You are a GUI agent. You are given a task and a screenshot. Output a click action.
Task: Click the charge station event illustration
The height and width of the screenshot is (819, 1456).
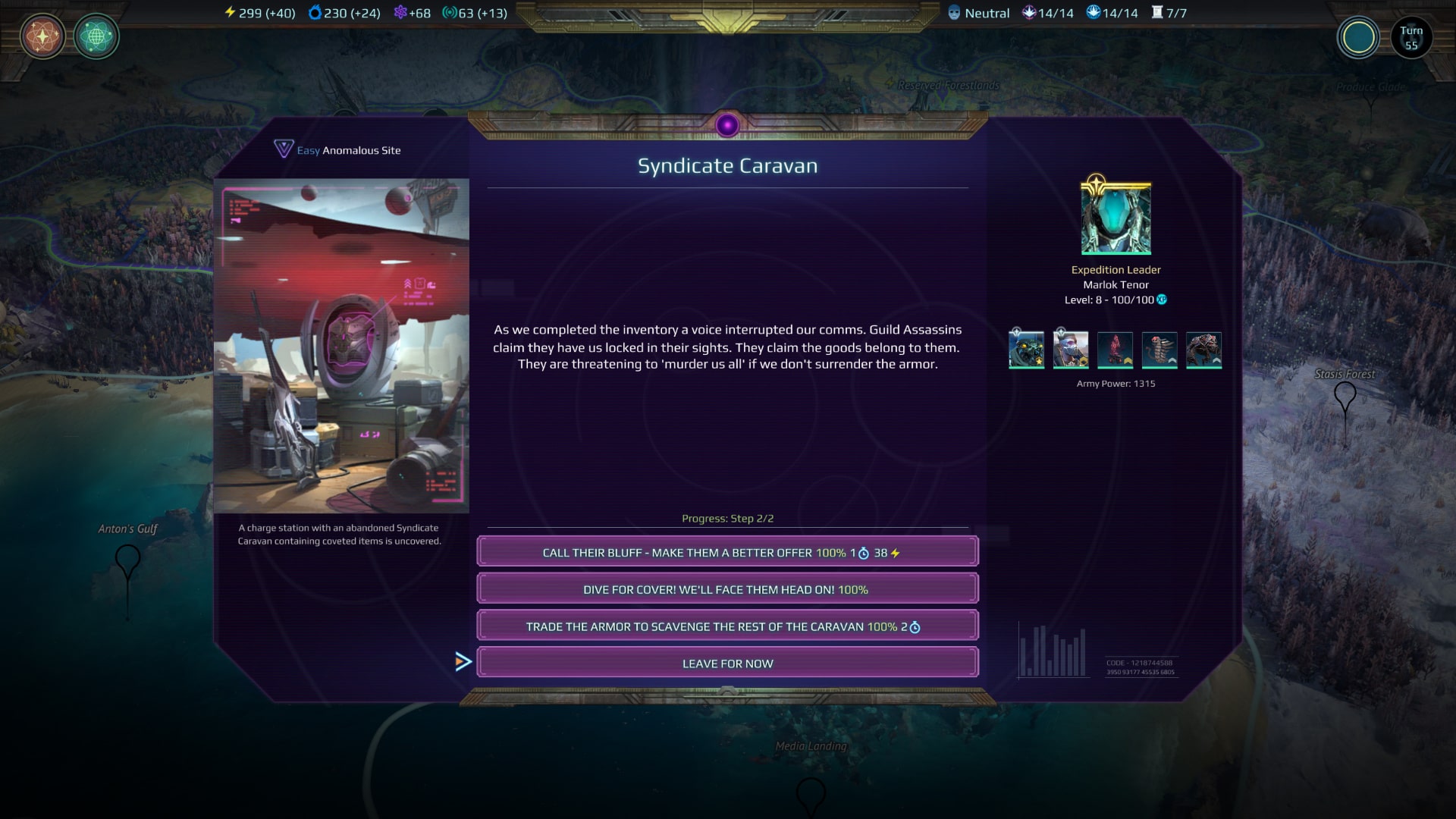tap(341, 345)
